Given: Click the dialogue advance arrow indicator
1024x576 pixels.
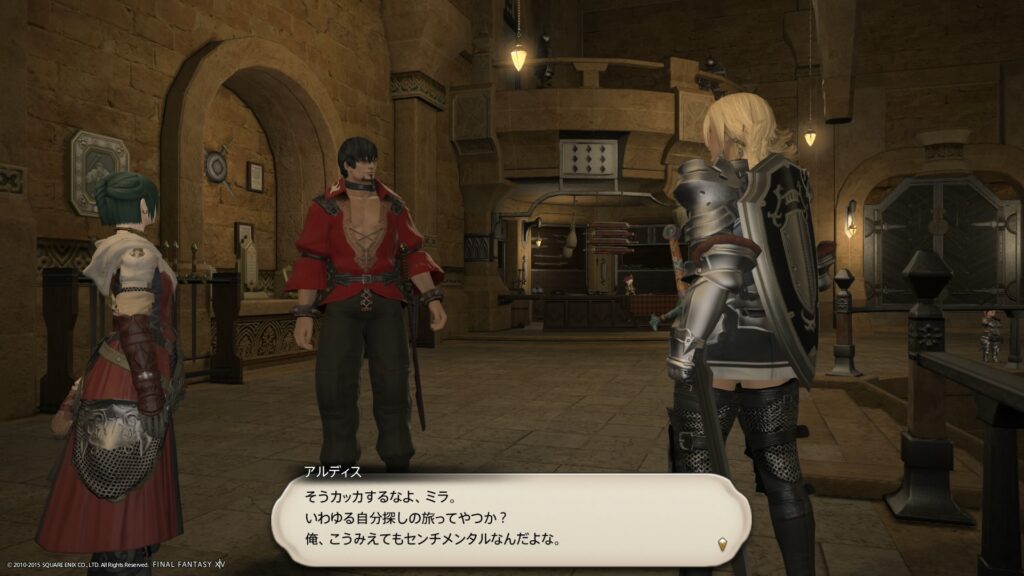Looking at the screenshot, I should (x=720, y=542).
